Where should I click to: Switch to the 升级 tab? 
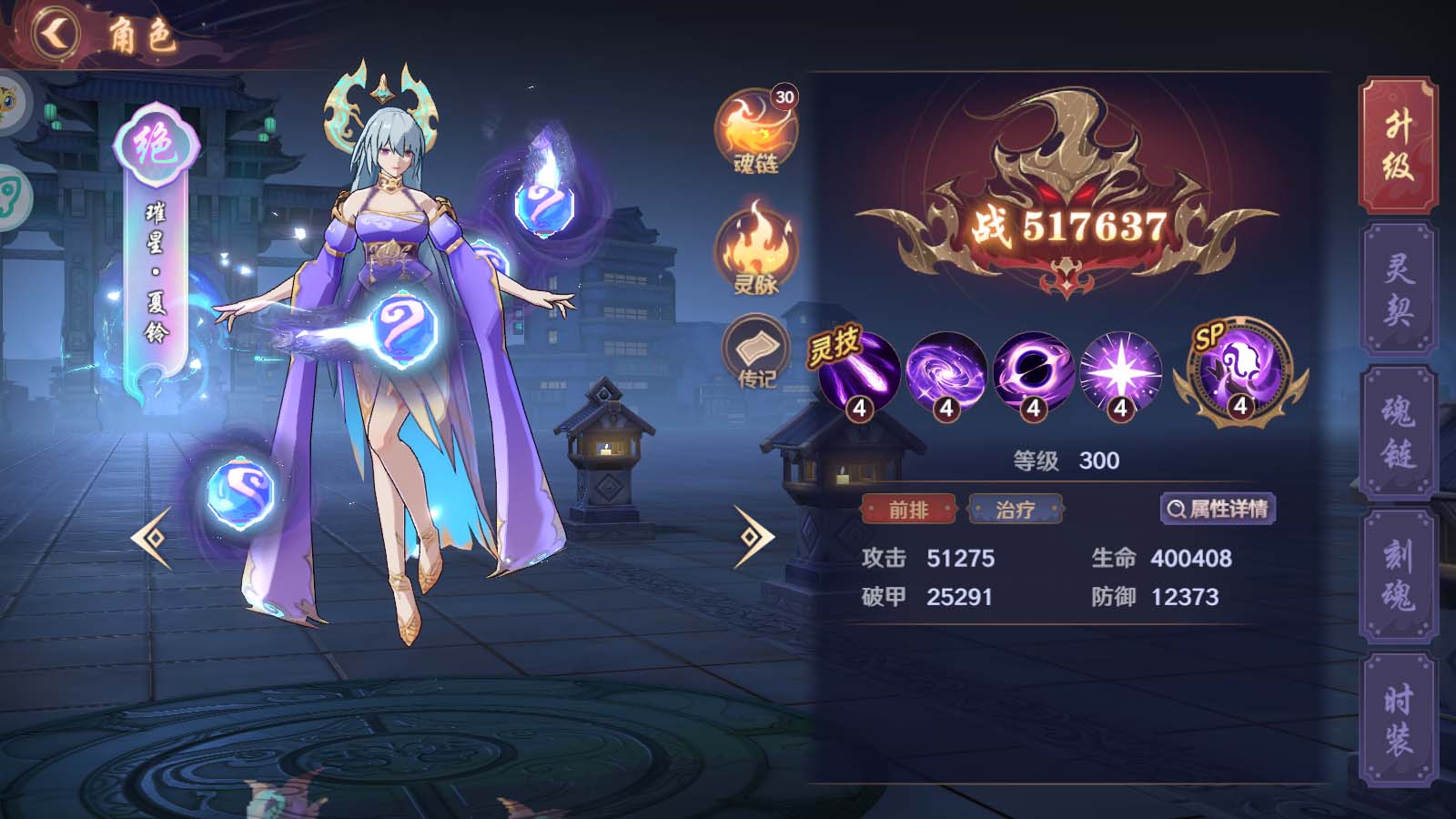(x=1398, y=146)
